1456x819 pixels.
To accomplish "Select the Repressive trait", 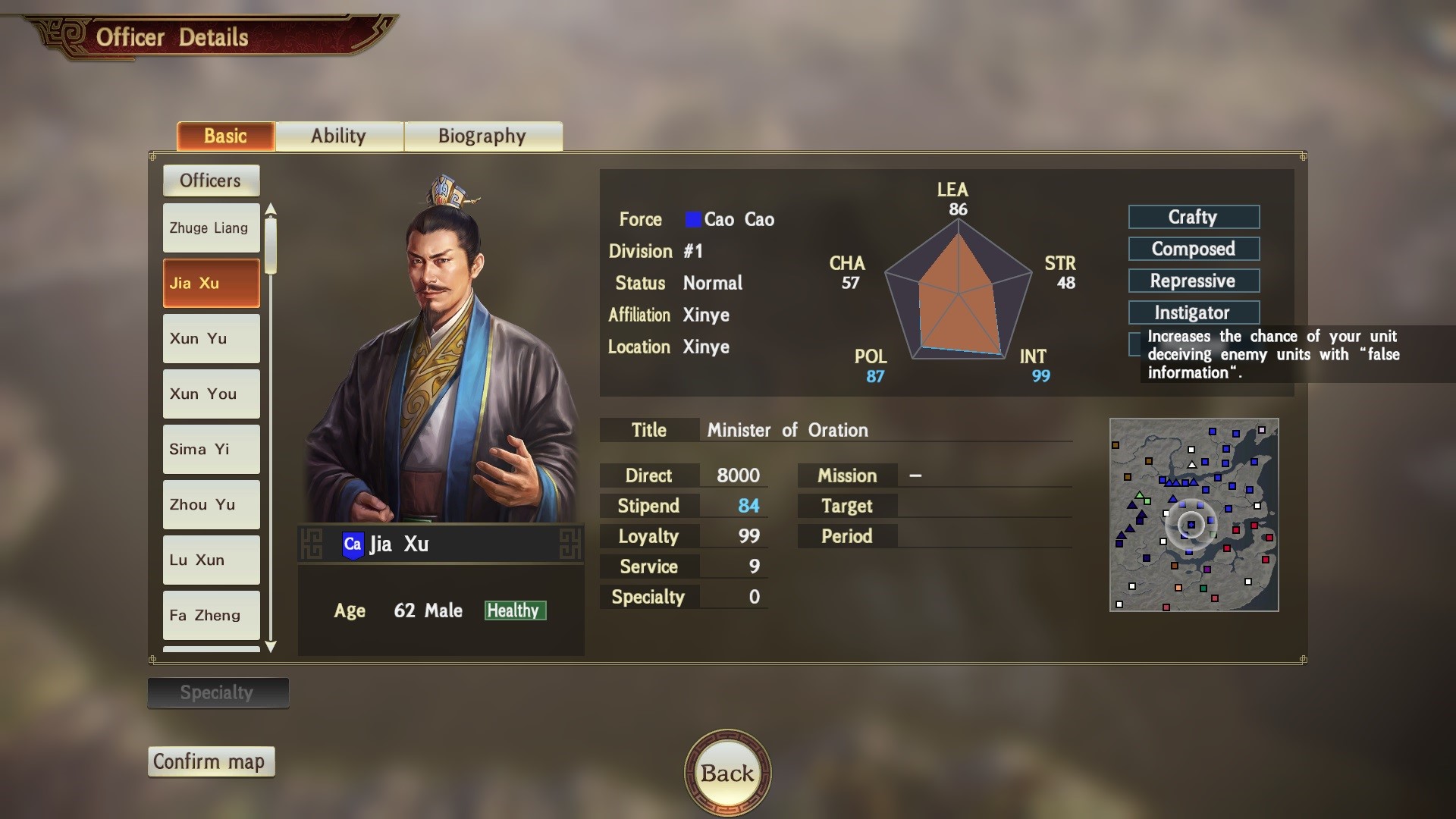I will pyautogui.click(x=1194, y=281).
